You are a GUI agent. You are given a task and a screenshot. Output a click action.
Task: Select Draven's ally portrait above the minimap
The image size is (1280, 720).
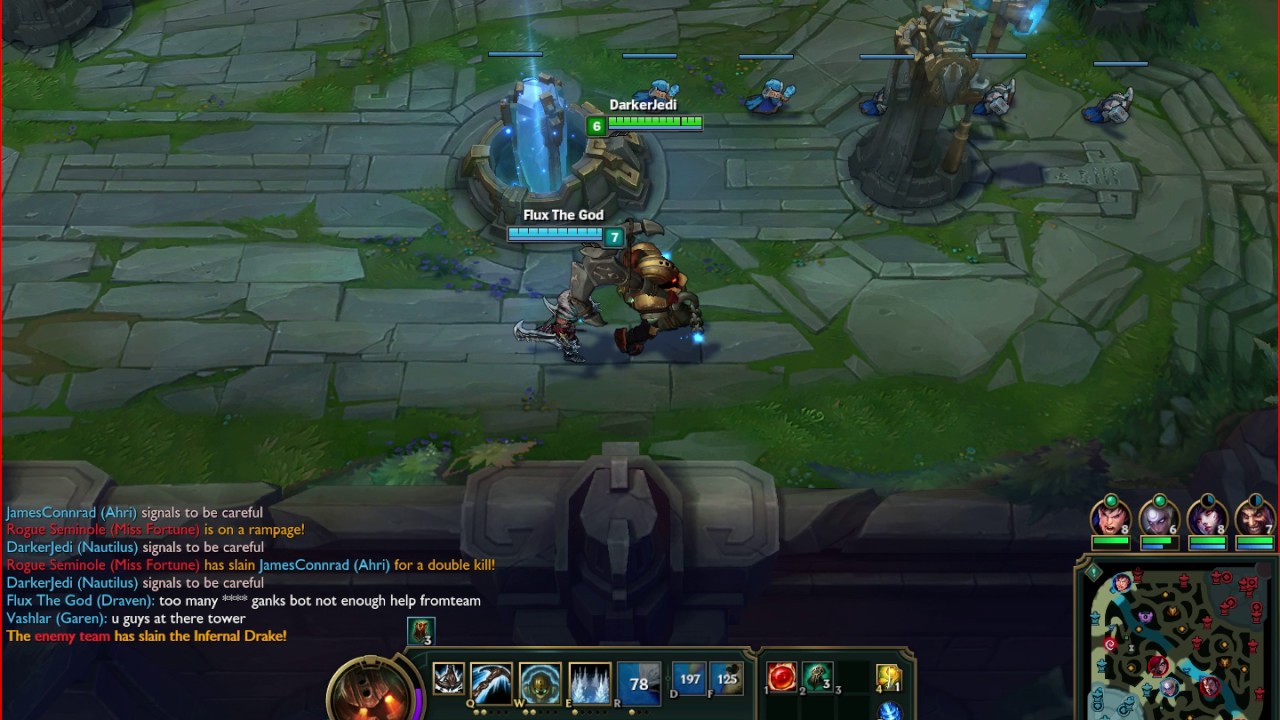(x=1255, y=517)
